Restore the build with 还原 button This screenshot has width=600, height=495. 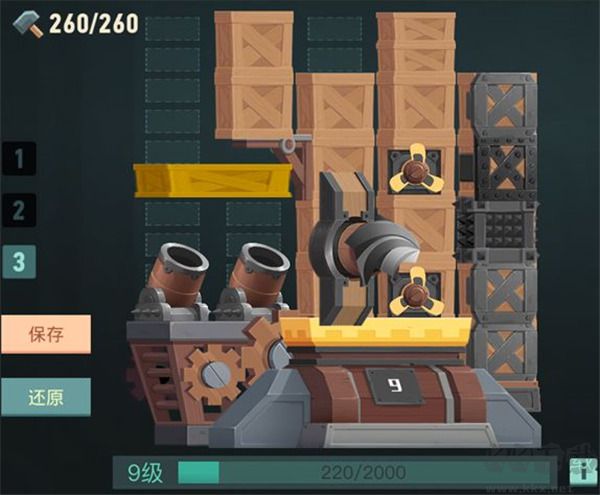click(46, 396)
